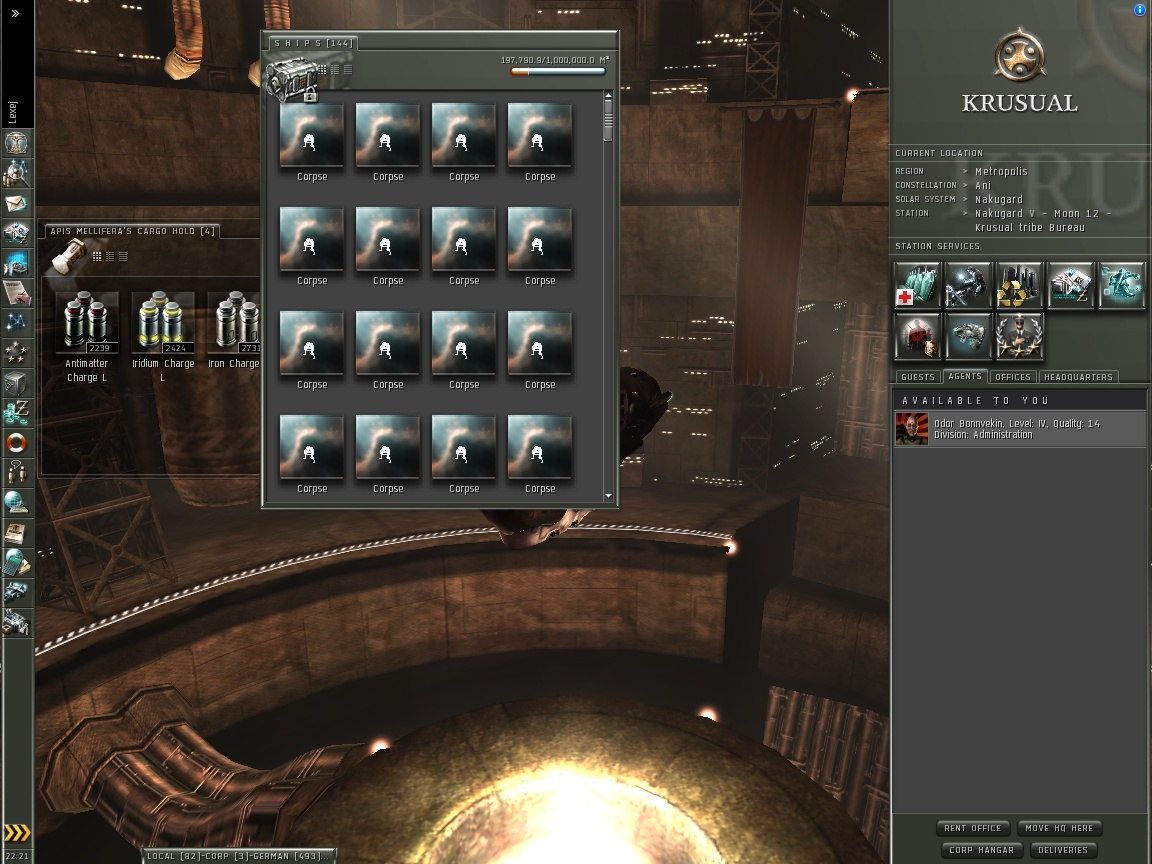1152x864 pixels.
Task: Switch to the Offices tab
Action: click(1012, 377)
